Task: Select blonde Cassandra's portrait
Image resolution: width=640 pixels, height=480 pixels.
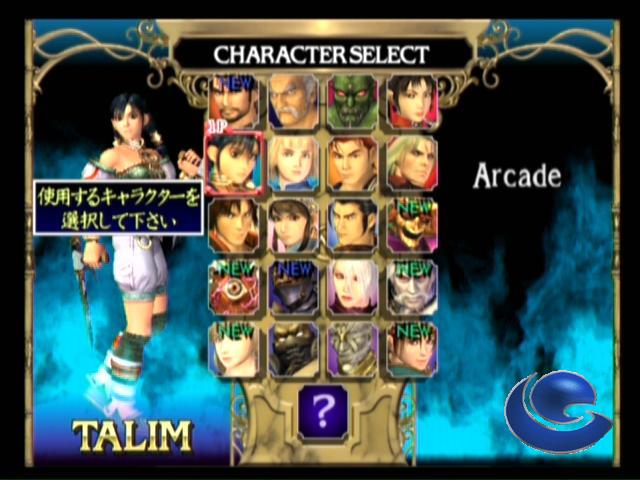Action: (x=293, y=162)
